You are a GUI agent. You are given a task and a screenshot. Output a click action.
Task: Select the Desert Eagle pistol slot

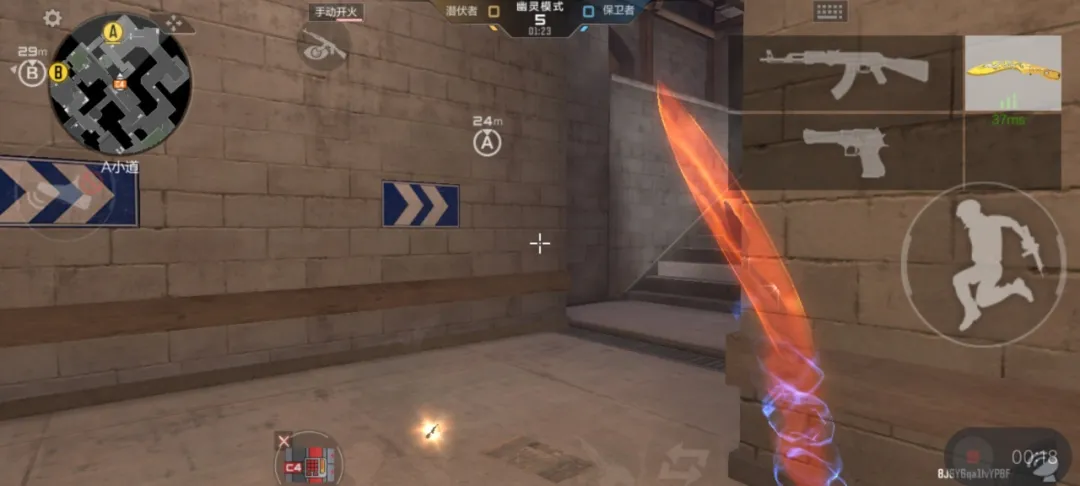[x=845, y=152]
